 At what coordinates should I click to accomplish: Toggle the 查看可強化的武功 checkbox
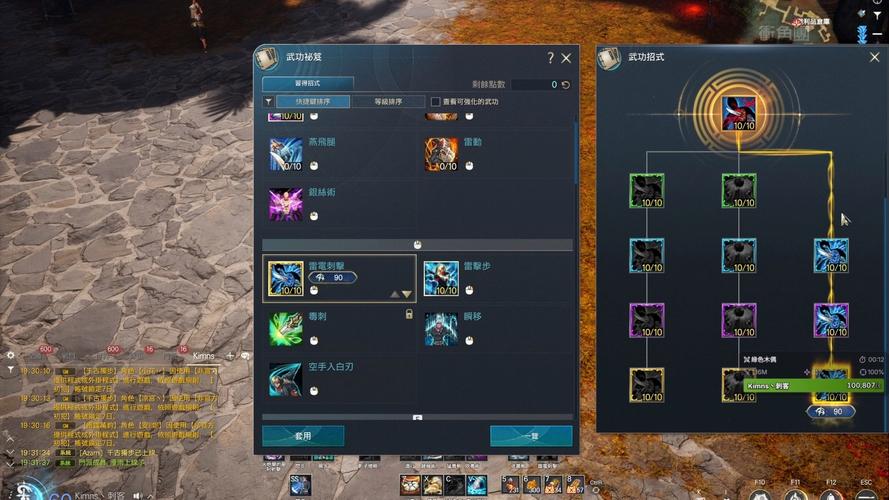(435, 102)
